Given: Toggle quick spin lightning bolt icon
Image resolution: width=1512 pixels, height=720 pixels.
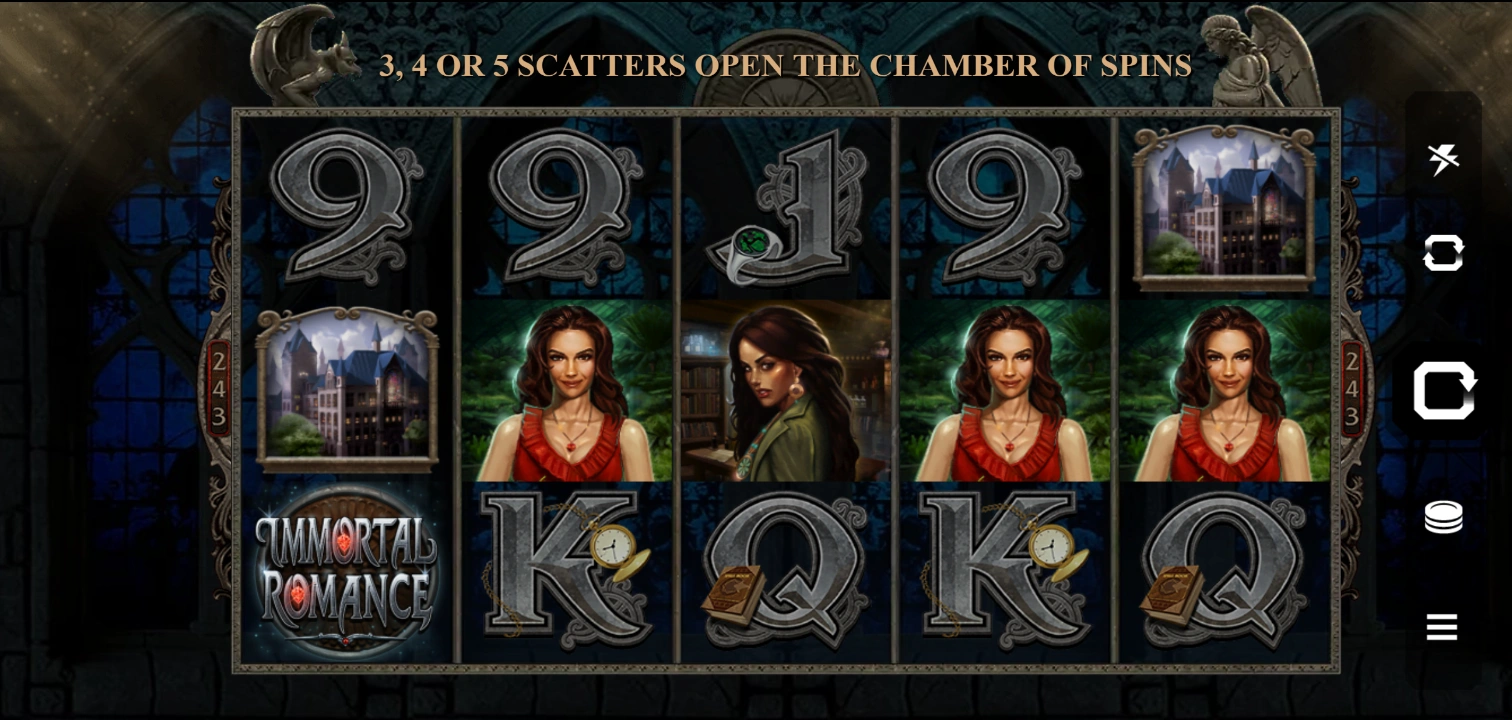Looking at the screenshot, I should coord(1443,158).
